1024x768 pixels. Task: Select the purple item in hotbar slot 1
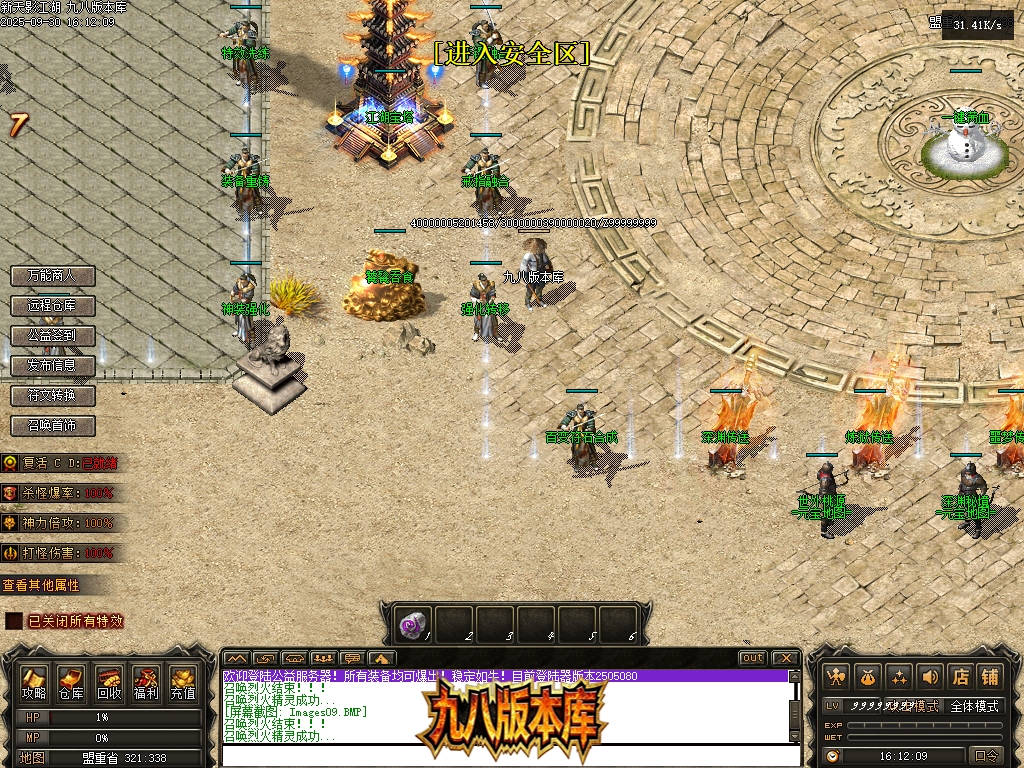pos(411,626)
